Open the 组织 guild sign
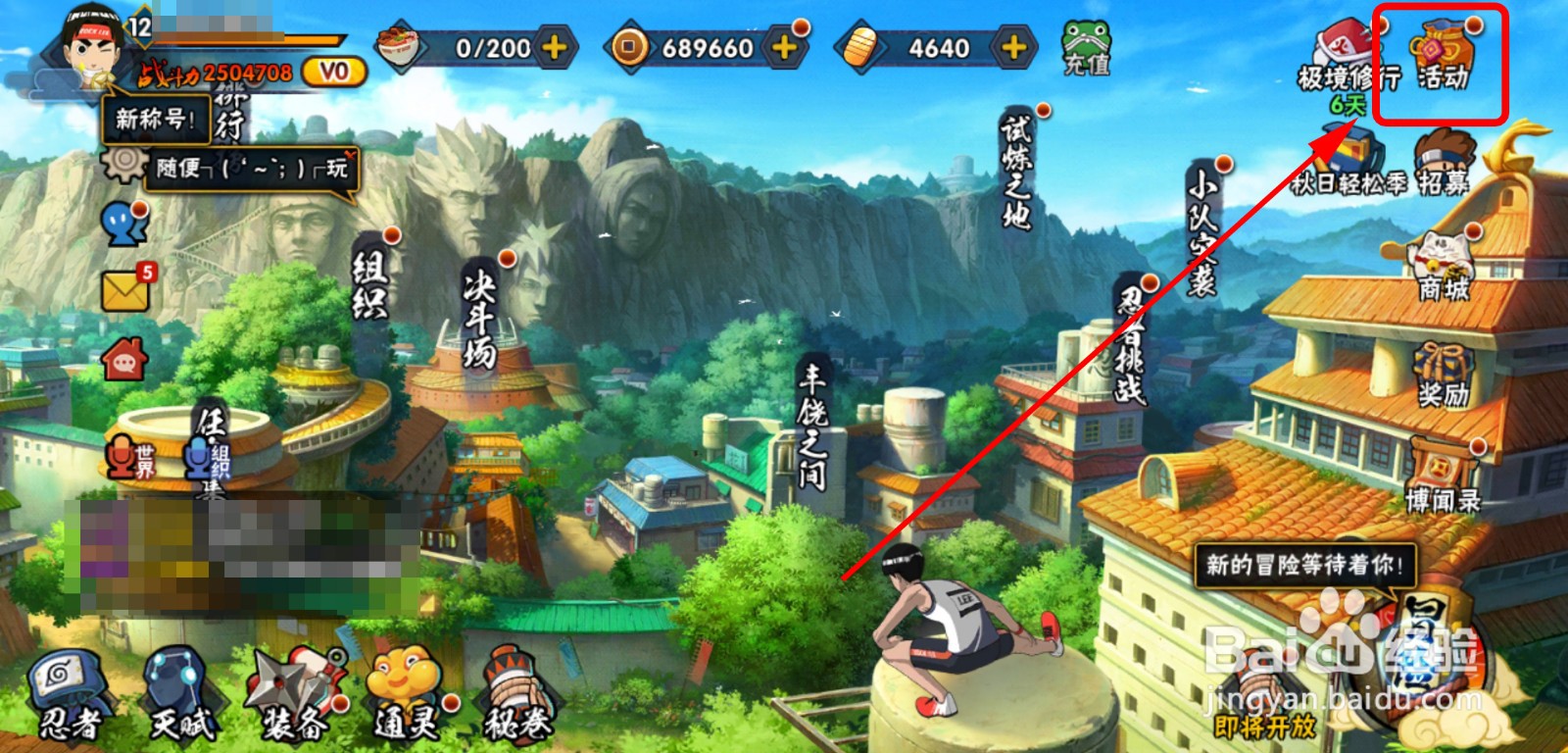Screen dimensions: 1568x753 click(370, 284)
